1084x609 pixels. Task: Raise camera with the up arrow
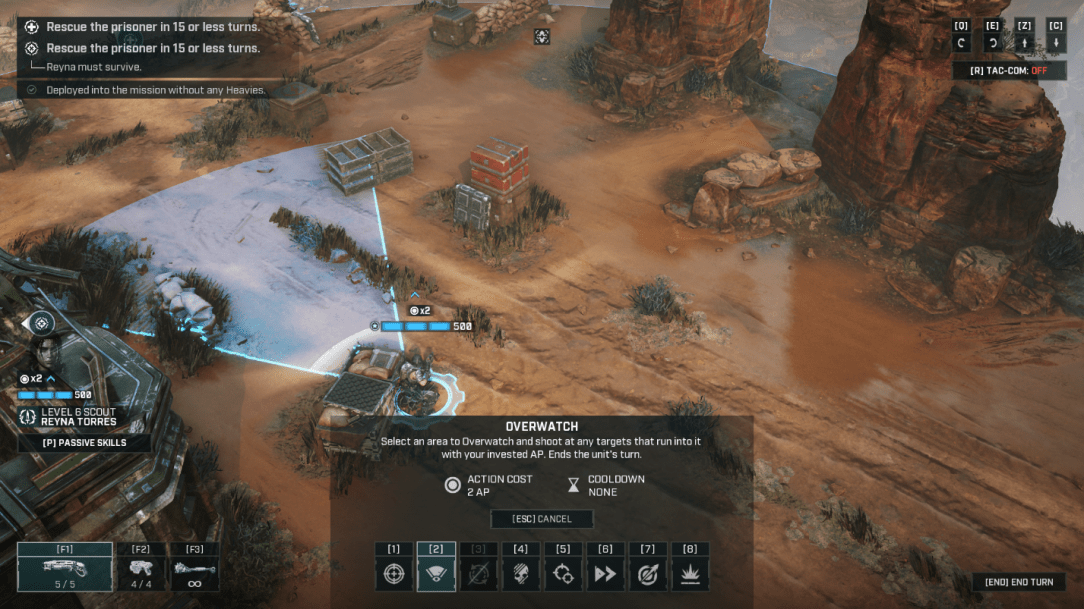[x=1024, y=44]
